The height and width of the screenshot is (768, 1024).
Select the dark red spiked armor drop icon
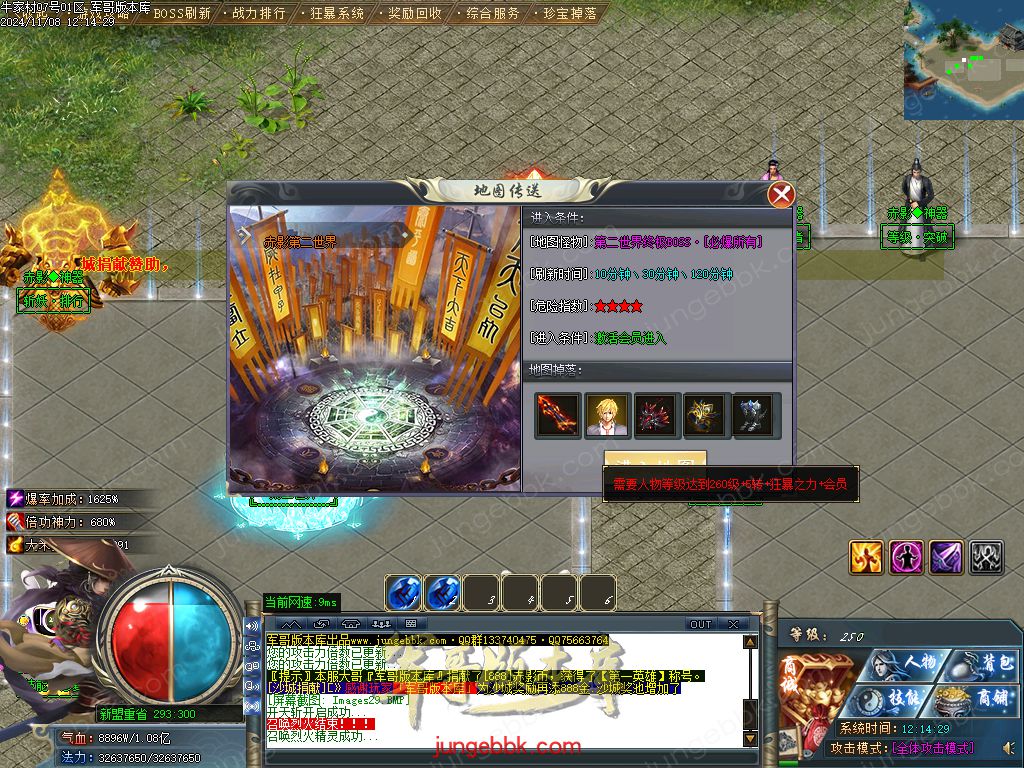pos(656,415)
